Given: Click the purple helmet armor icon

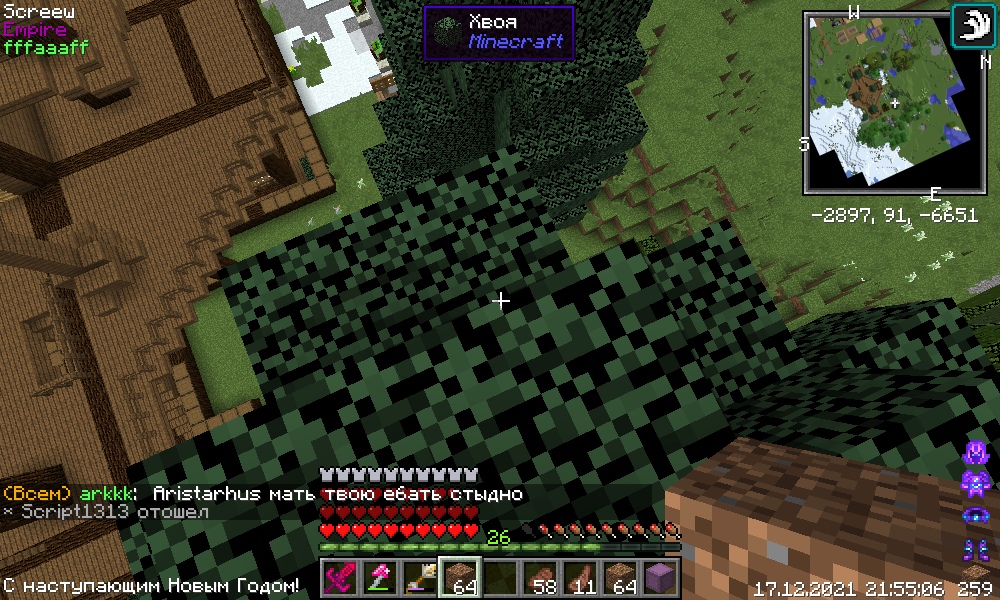Looking at the screenshot, I should [973, 454].
